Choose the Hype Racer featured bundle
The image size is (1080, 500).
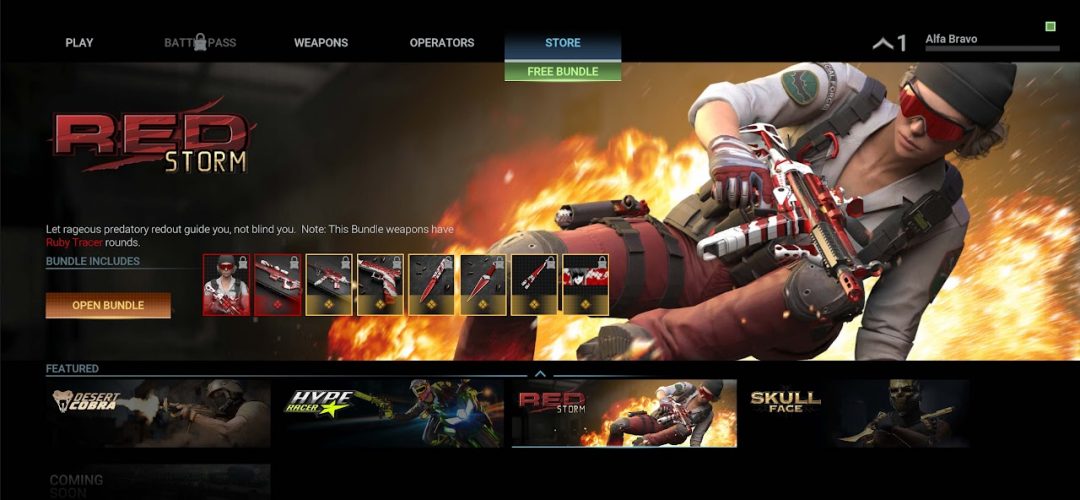(391, 413)
